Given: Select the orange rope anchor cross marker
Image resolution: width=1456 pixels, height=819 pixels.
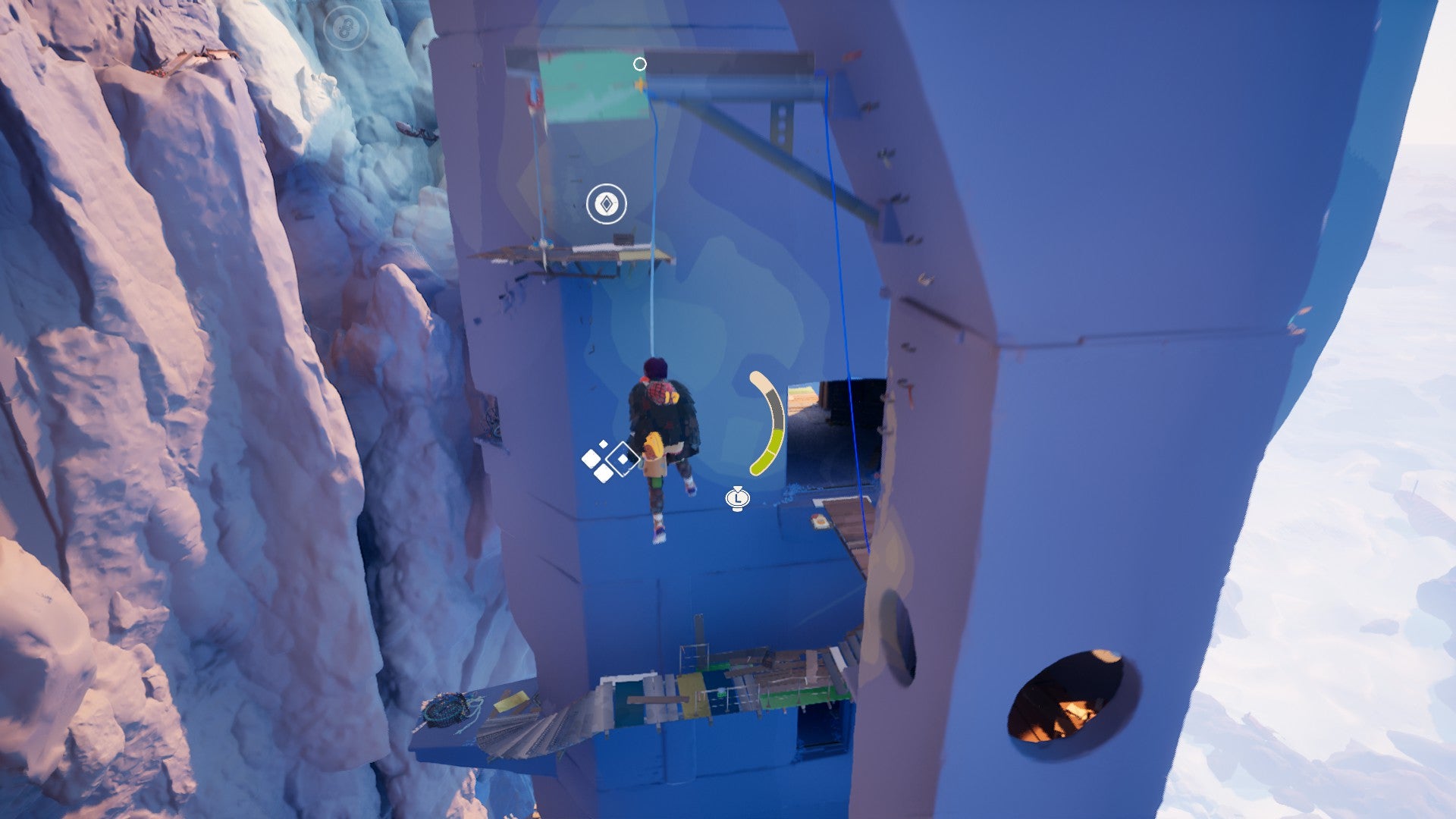Looking at the screenshot, I should [x=641, y=85].
